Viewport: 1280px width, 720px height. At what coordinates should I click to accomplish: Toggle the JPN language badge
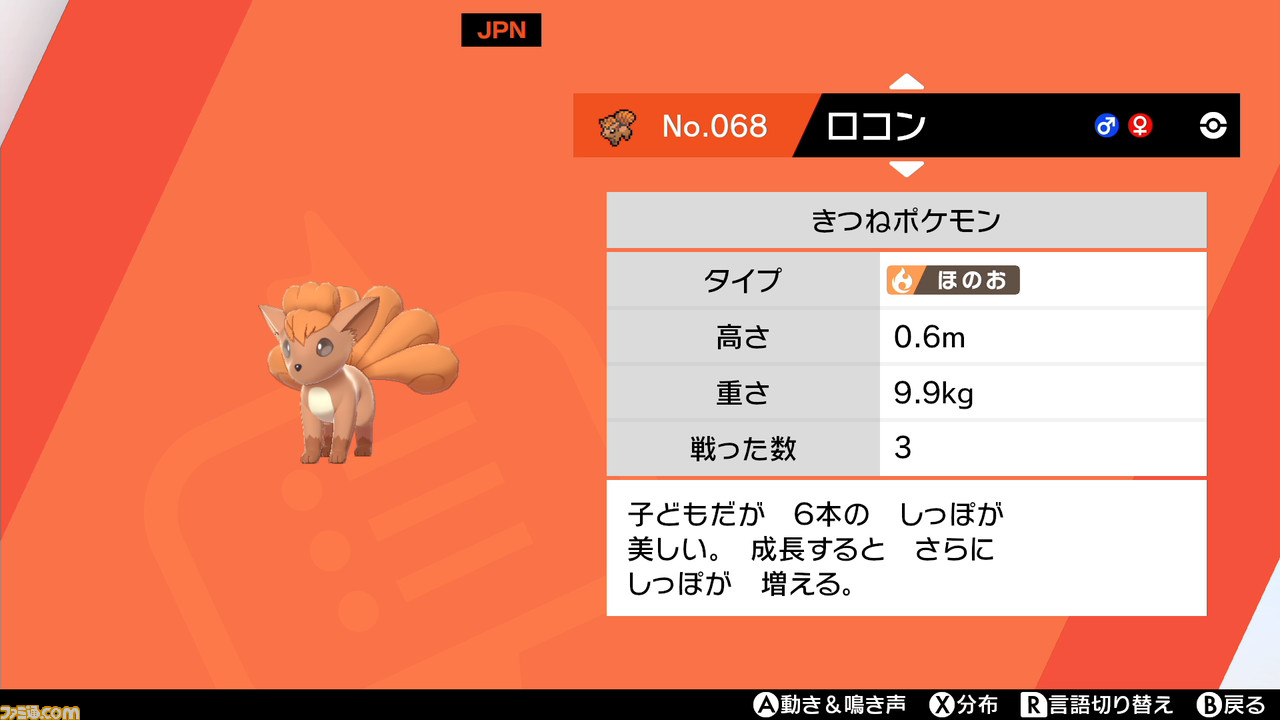[x=500, y=30]
